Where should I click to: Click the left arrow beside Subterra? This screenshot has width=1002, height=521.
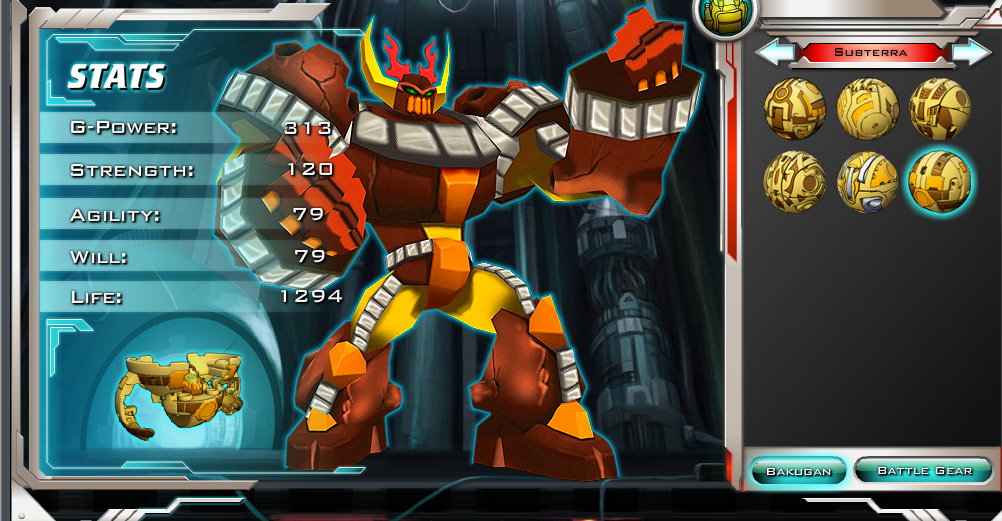pos(773,51)
